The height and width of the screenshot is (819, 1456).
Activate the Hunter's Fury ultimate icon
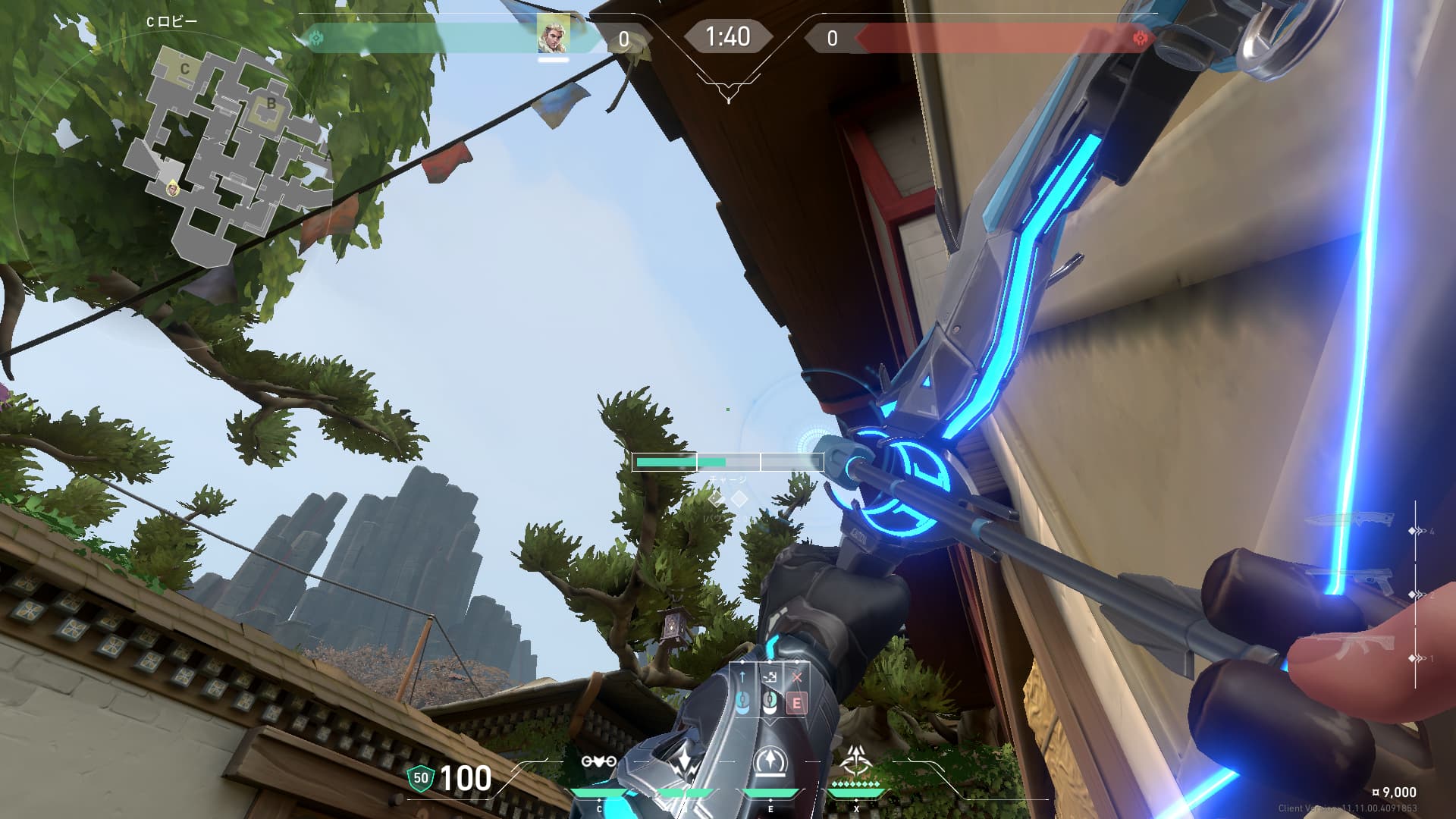pos(856,760)
